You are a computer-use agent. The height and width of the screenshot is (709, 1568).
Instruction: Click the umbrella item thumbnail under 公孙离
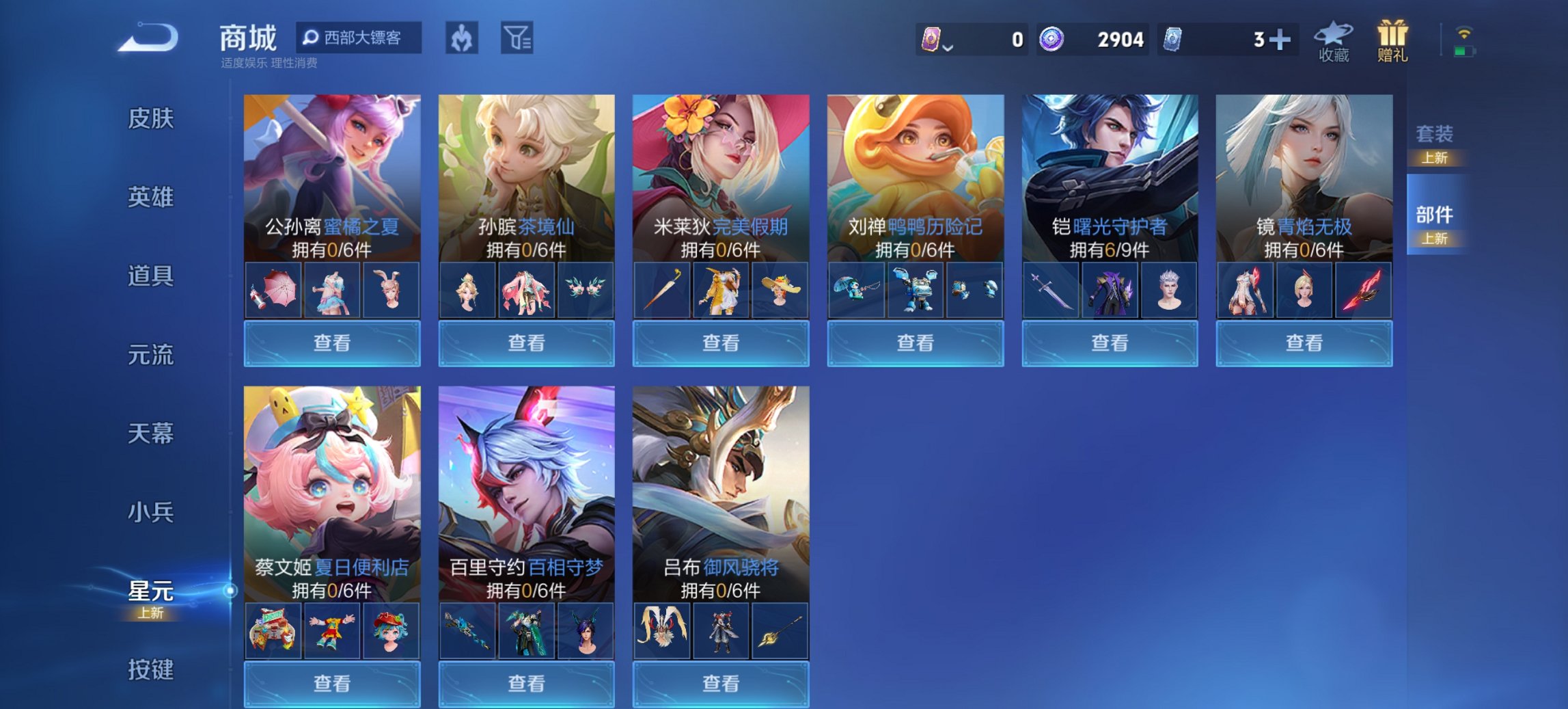click(272, 289)
